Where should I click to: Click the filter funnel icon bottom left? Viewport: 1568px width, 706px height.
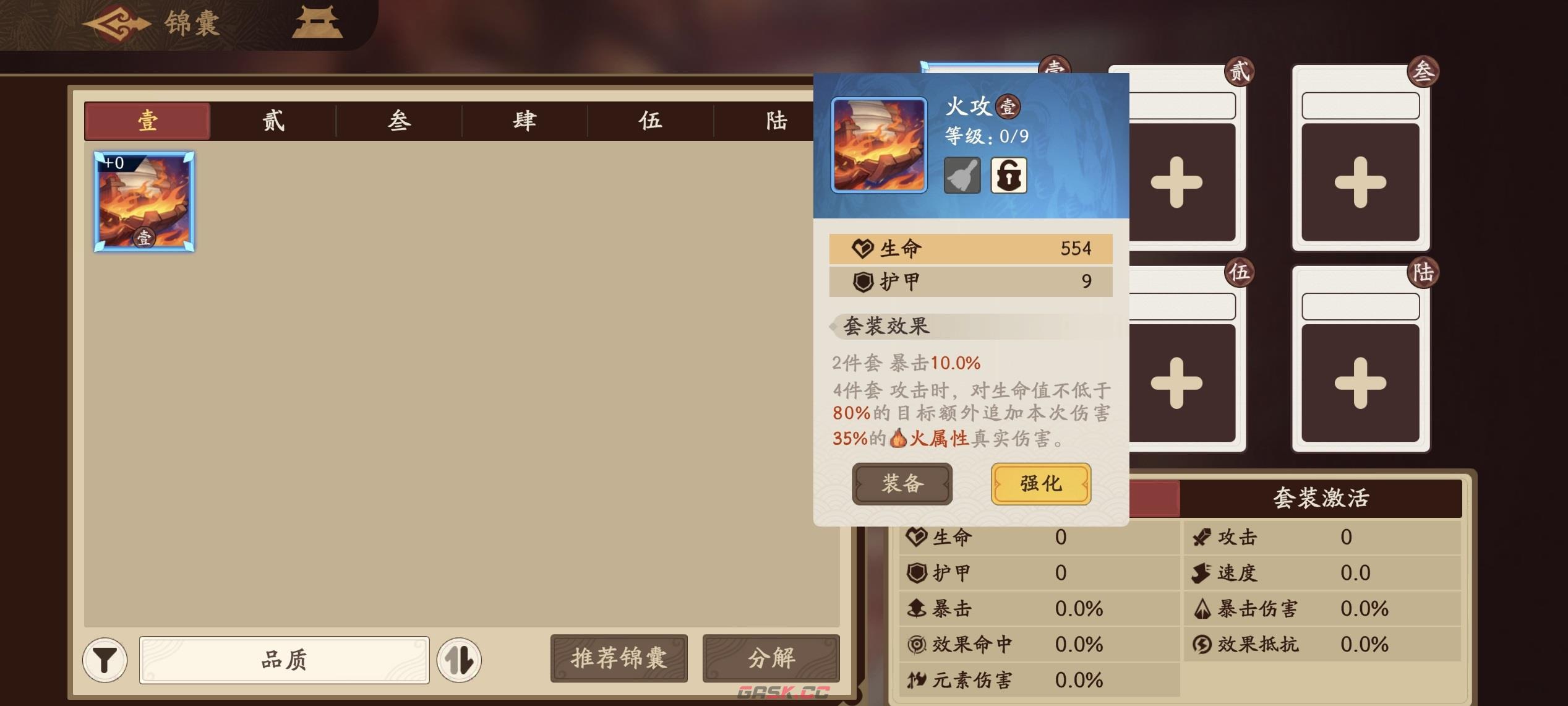point(105,660)
